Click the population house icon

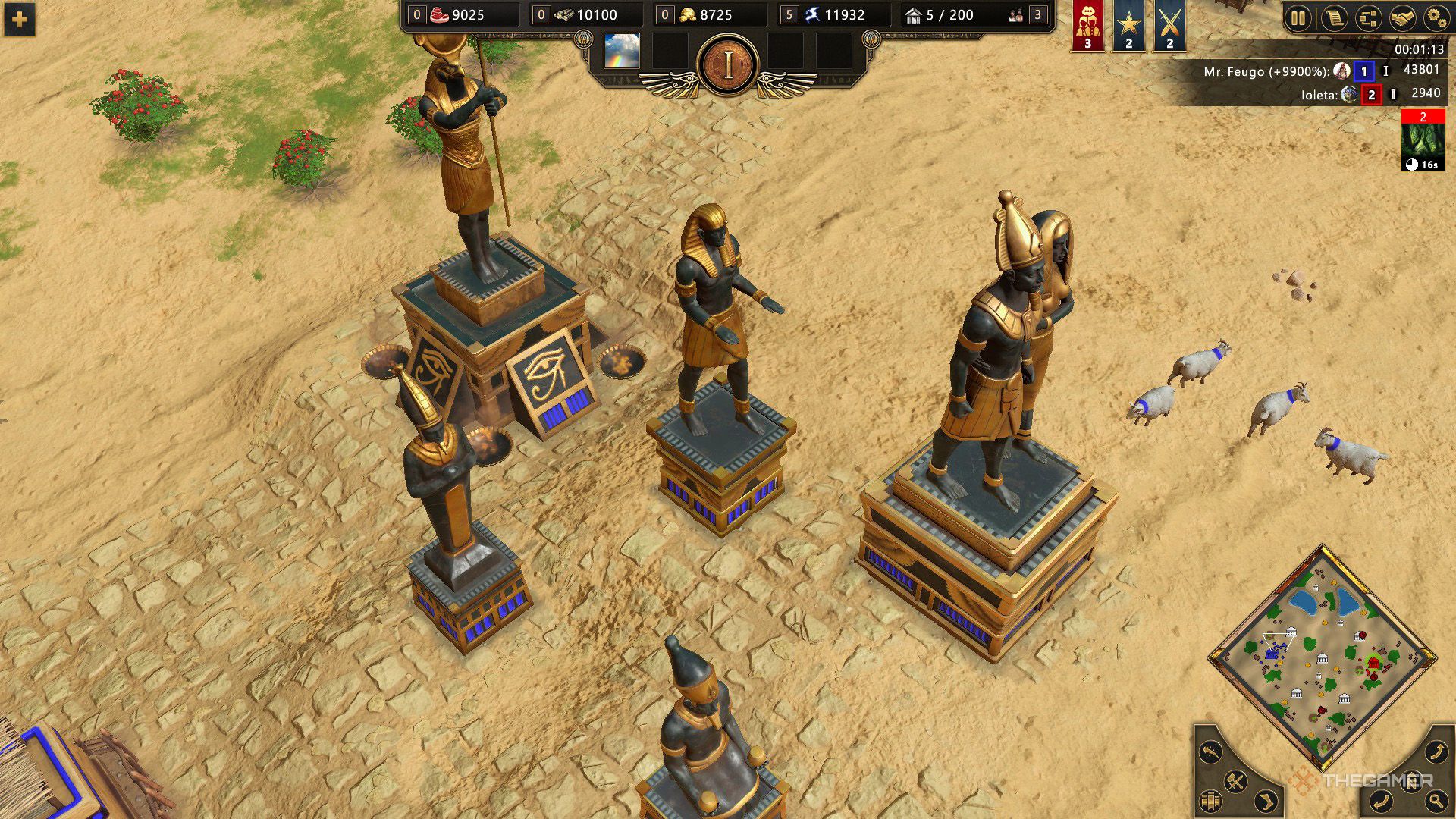point(913,15)
